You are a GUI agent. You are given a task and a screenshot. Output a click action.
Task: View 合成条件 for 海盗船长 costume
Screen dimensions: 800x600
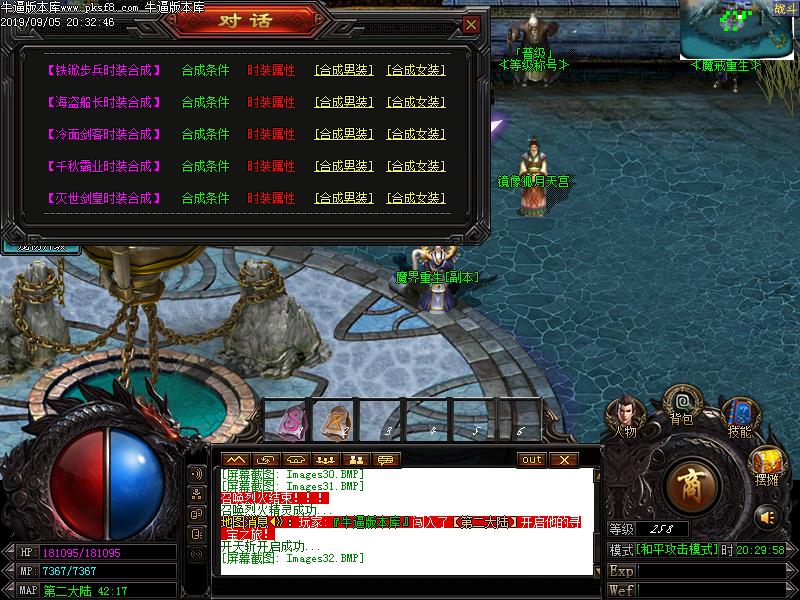[205, 102]
